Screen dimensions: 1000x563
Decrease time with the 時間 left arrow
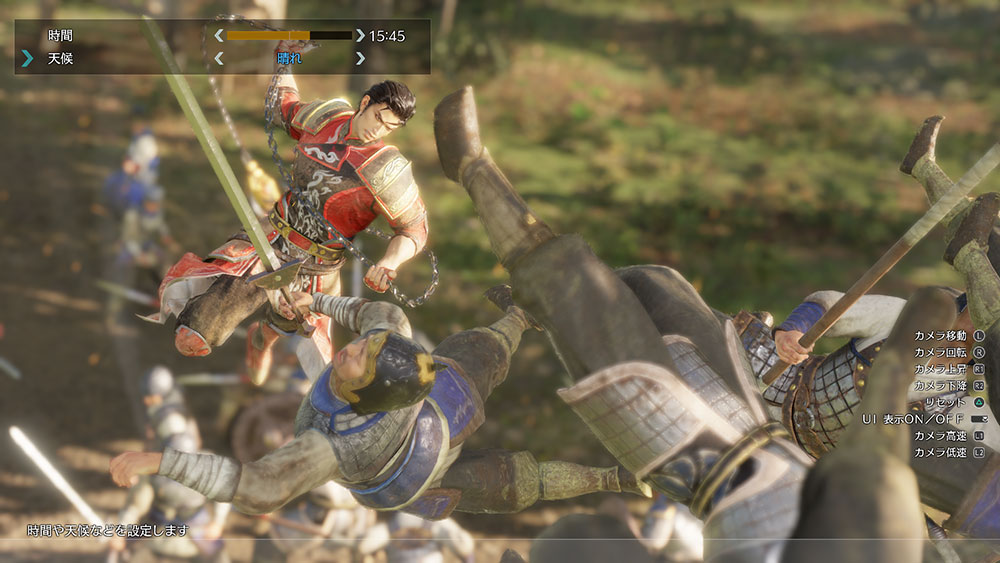(219, 35)
